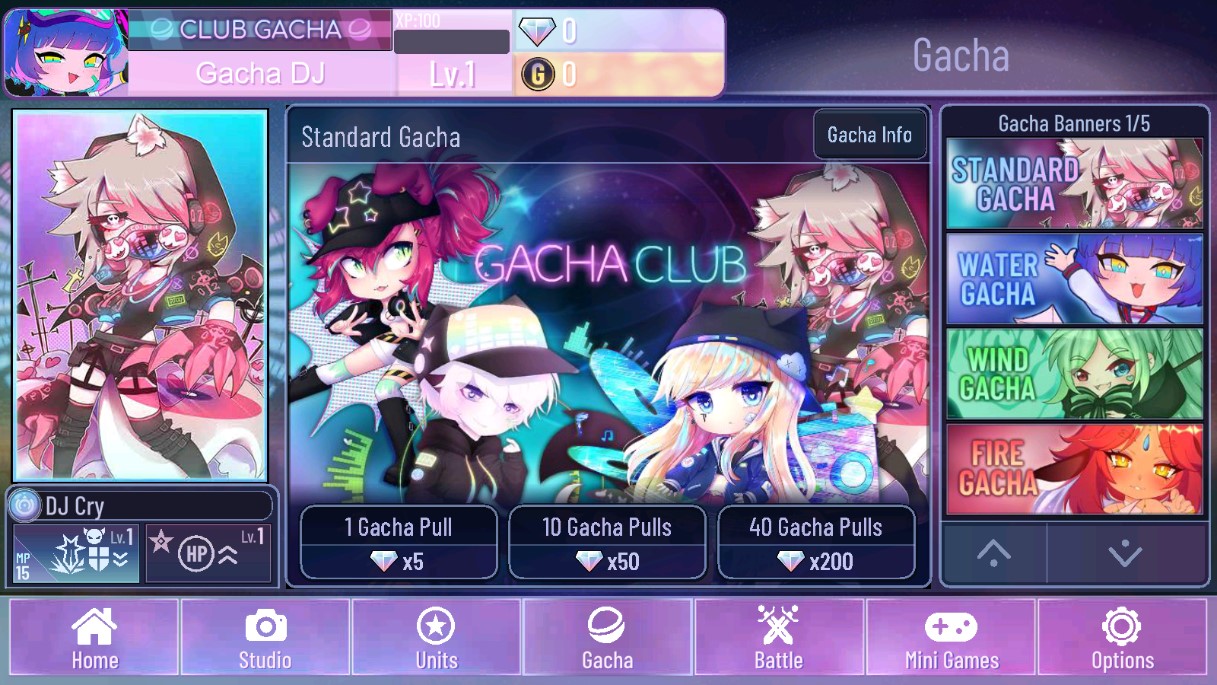Buy 10 Gacha Pulls for 50 gems

pos(607,543)
